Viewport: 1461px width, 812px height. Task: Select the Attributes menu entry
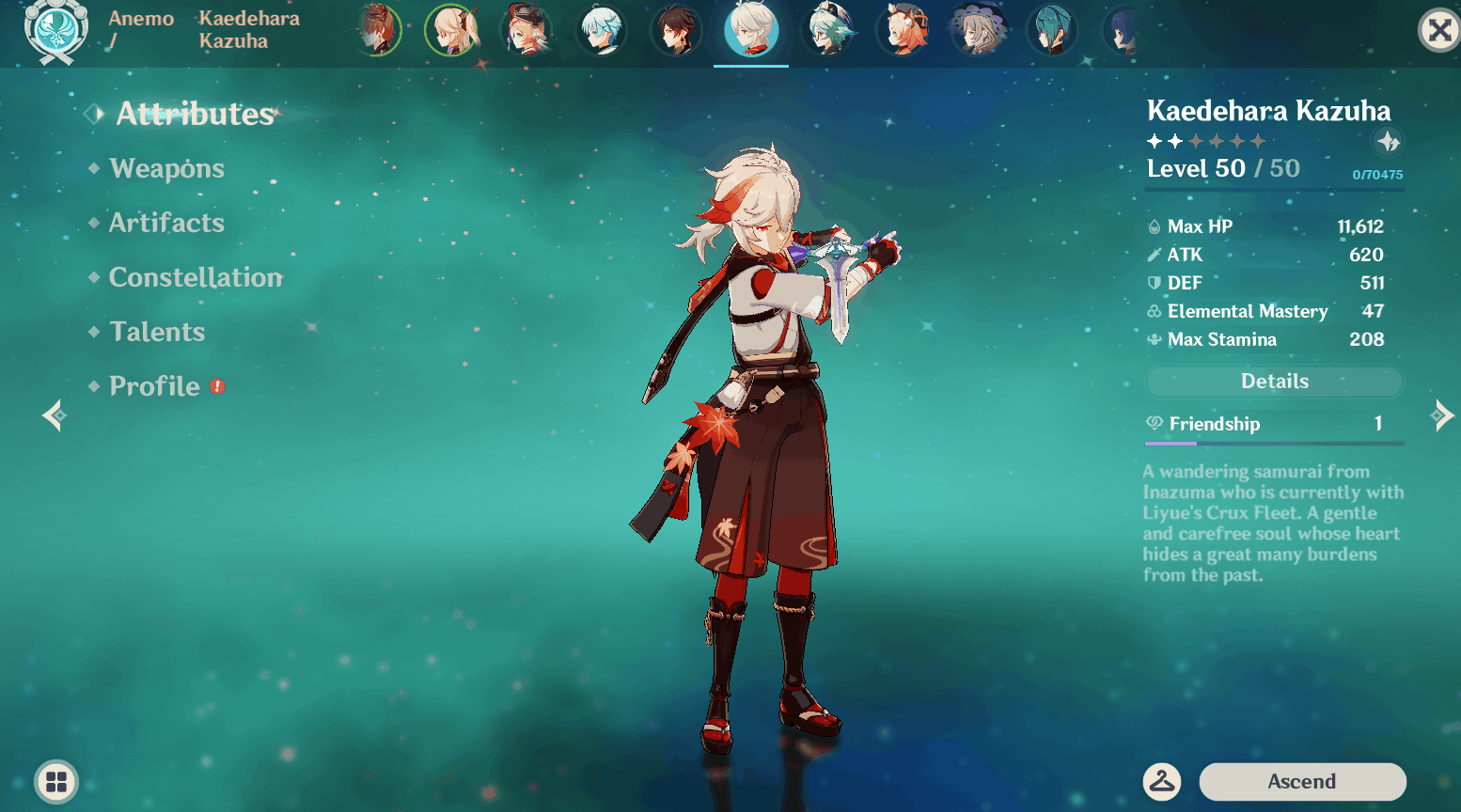195,114
